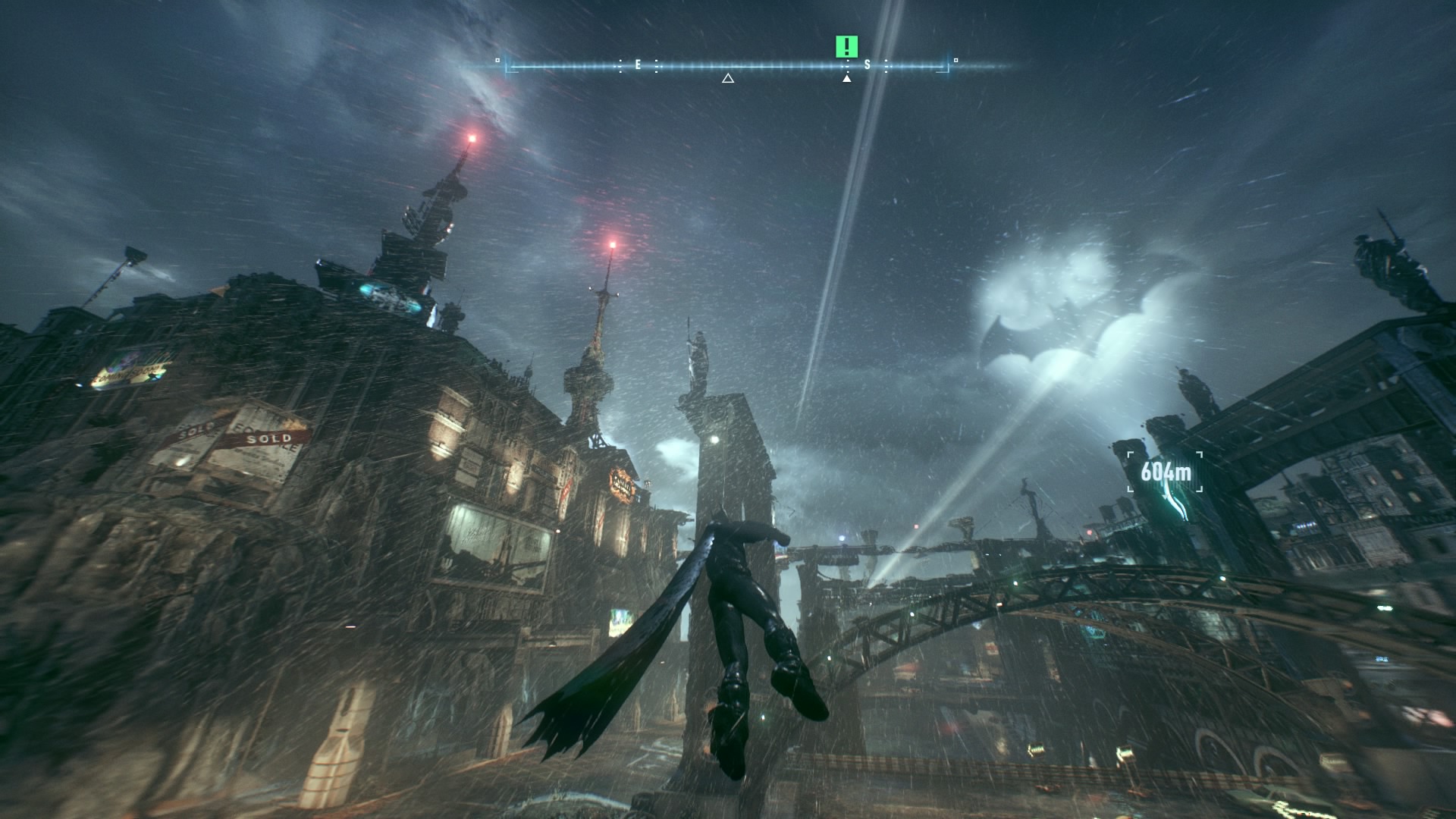
Task: Expand the bracketed corners around the 604m indicator
Action: [1165, 471]
